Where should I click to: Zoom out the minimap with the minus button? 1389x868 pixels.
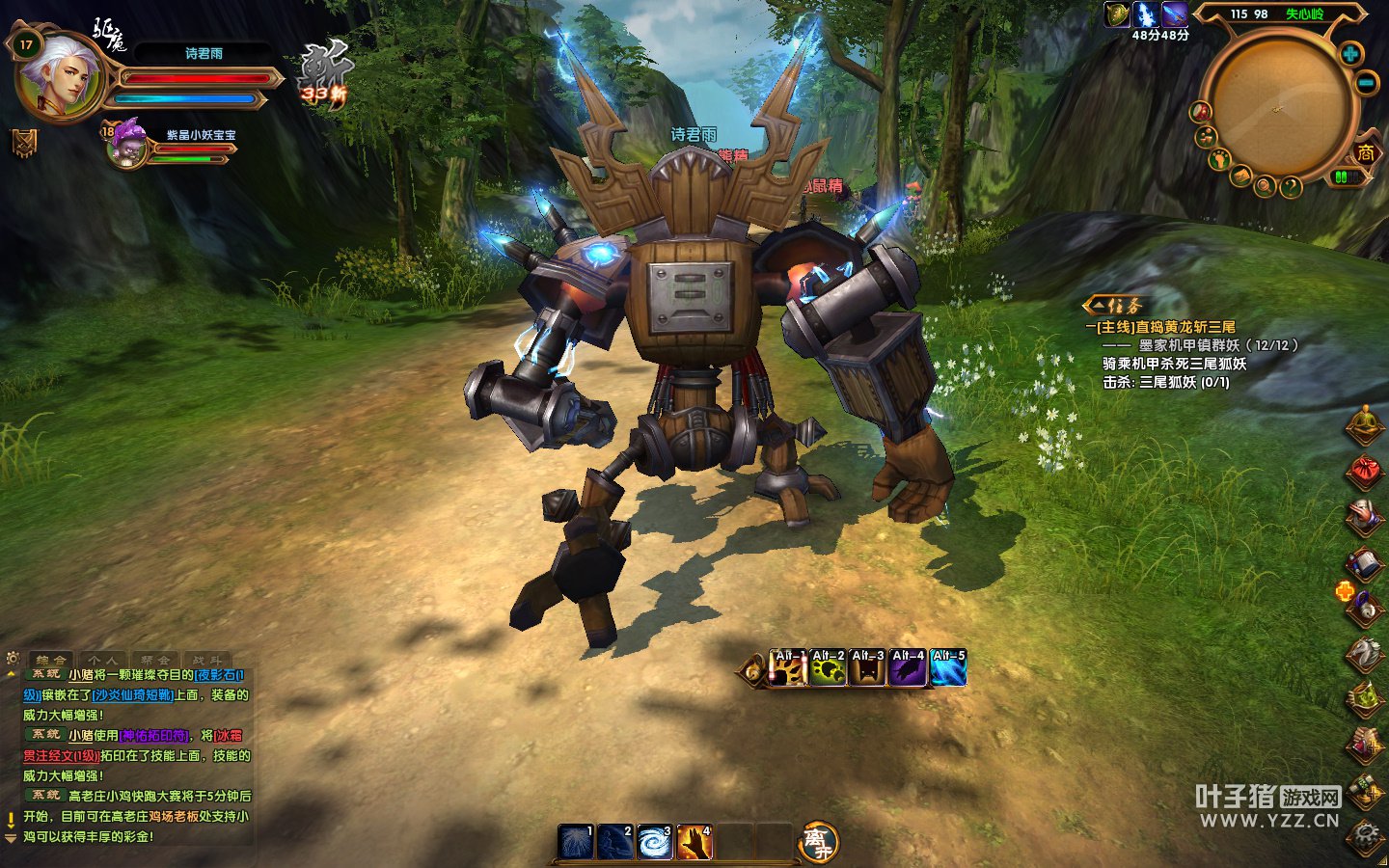(x=1367, y=83)
